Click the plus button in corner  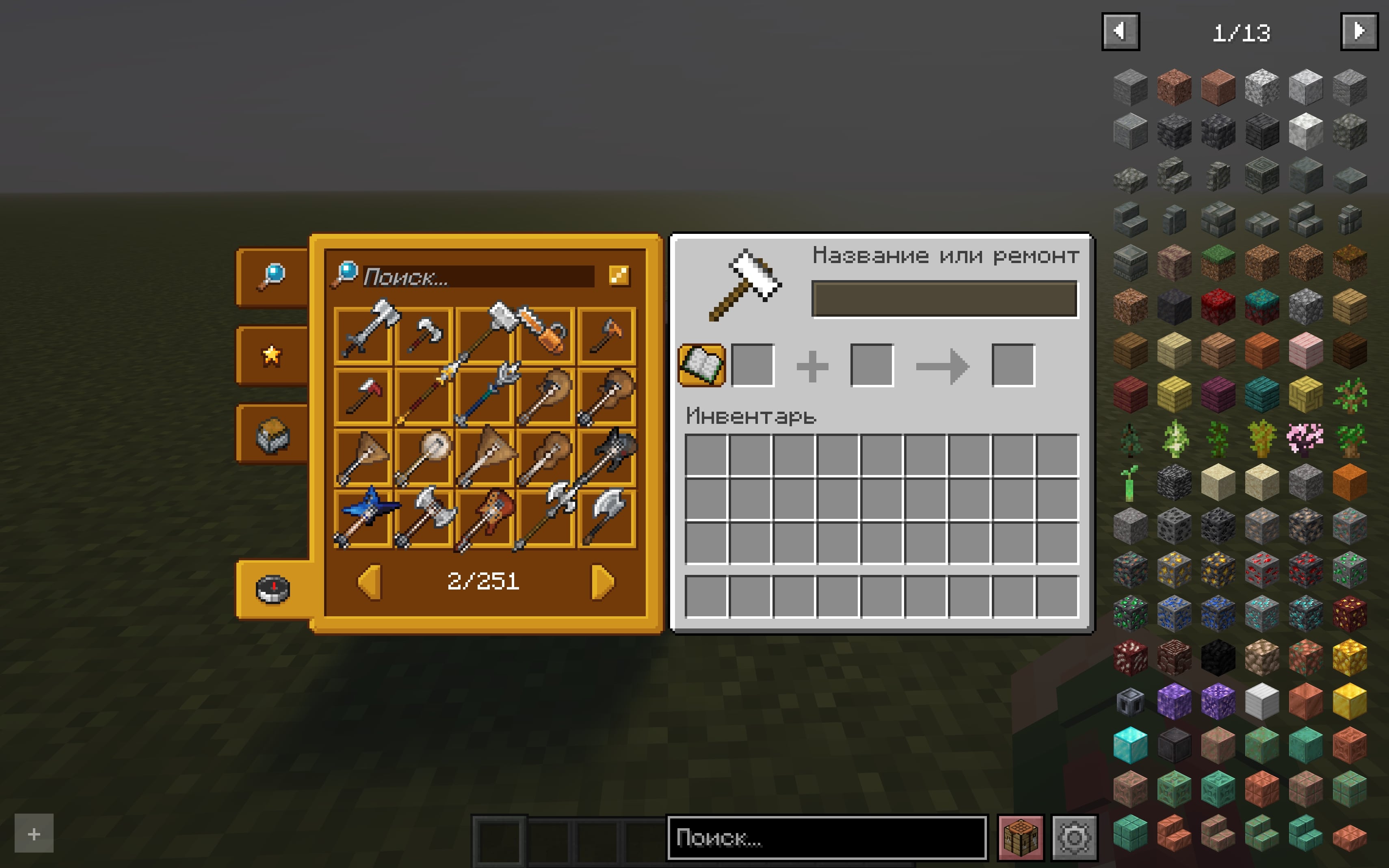[x=34, y=833]
